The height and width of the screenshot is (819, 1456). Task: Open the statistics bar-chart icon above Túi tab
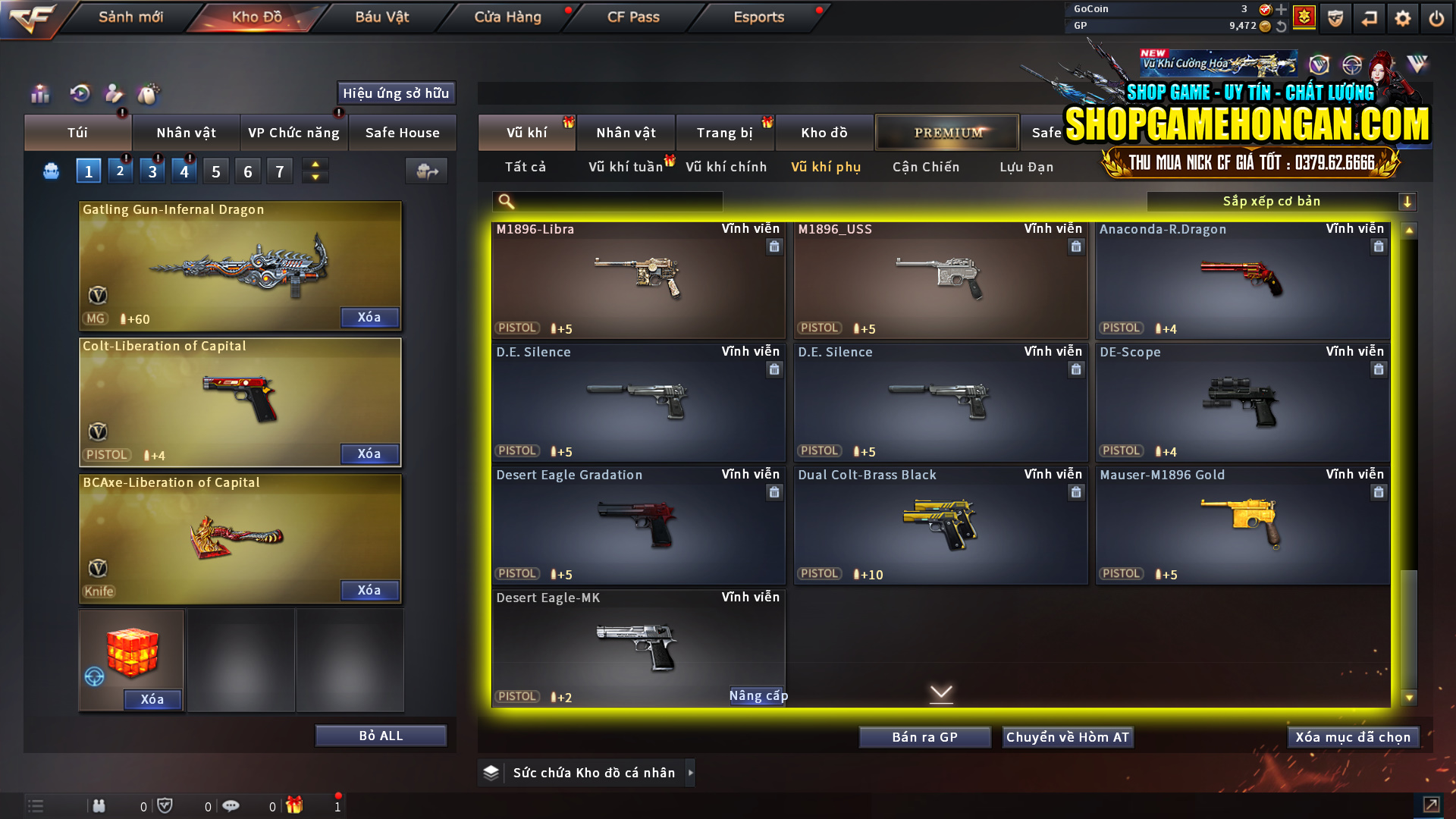(x=39, y=94)
